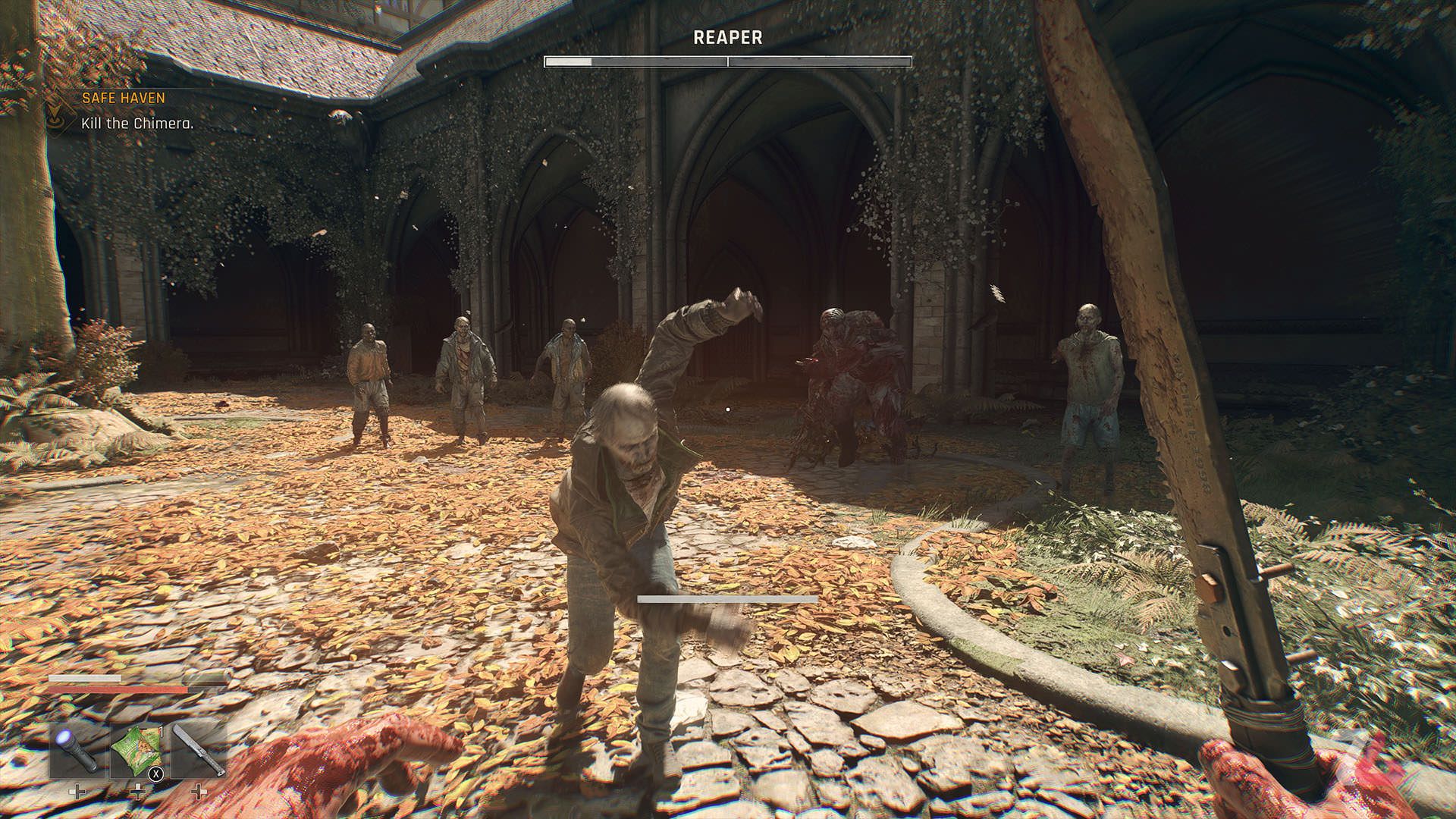Collapse the Kill the Chimera objective text
Image resolution: width=1456 pixels, height=819 pixels.
pyautogui.click(x=136, y=121)
